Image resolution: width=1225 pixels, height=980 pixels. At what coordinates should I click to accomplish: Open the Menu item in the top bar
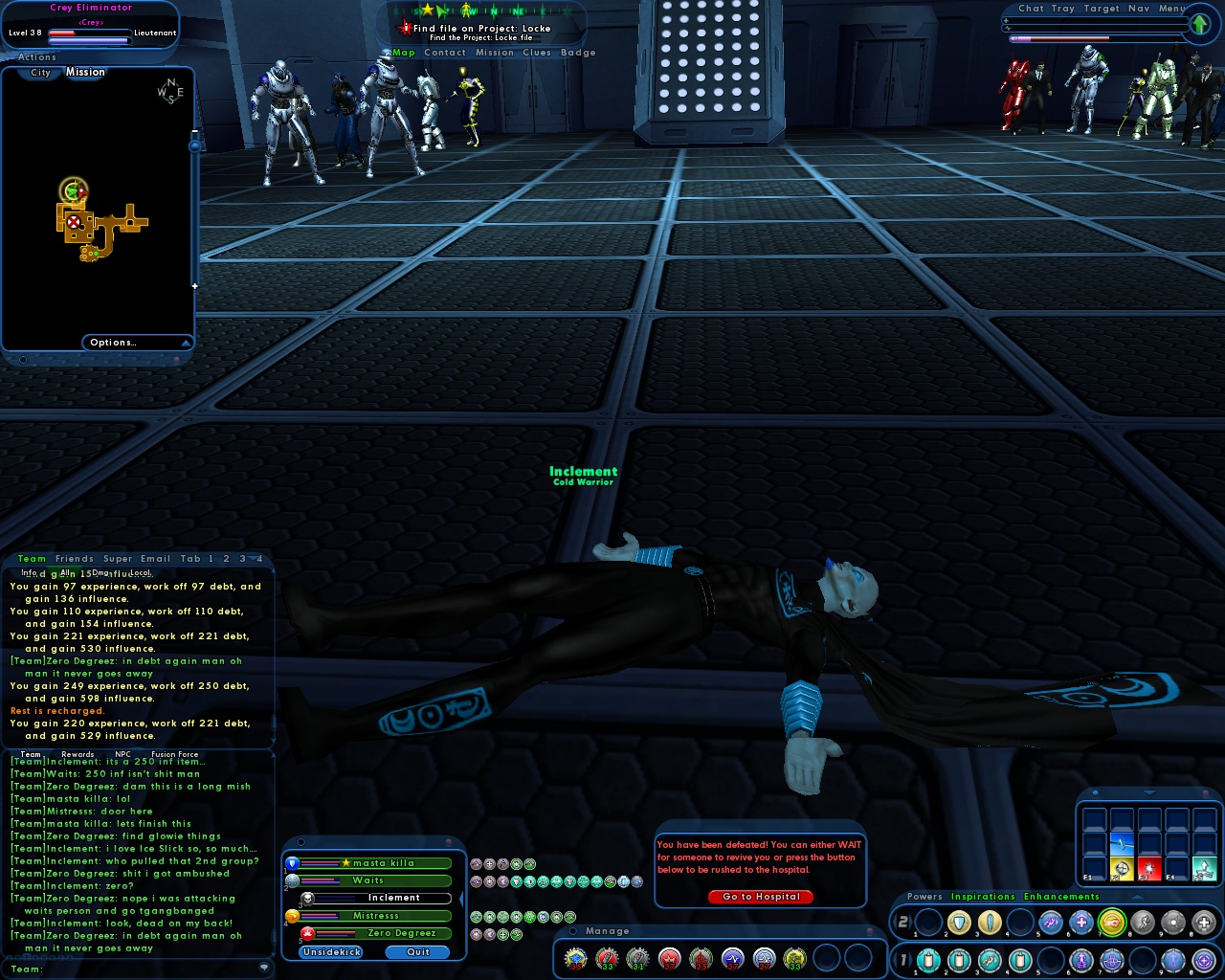pyautogui.click(x=1173, y=8)
